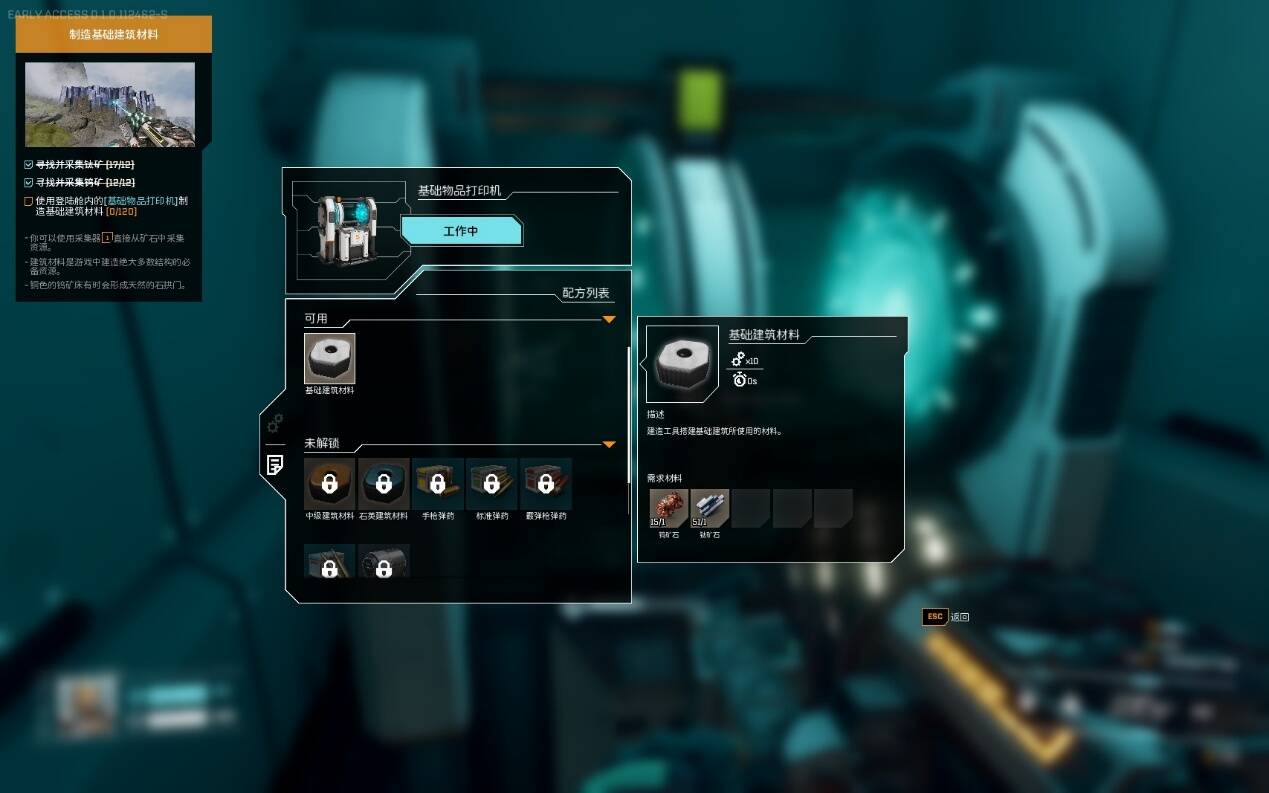Collapse the 可用 section arrow
1269x793 pixels.
(x=608, y=320)
